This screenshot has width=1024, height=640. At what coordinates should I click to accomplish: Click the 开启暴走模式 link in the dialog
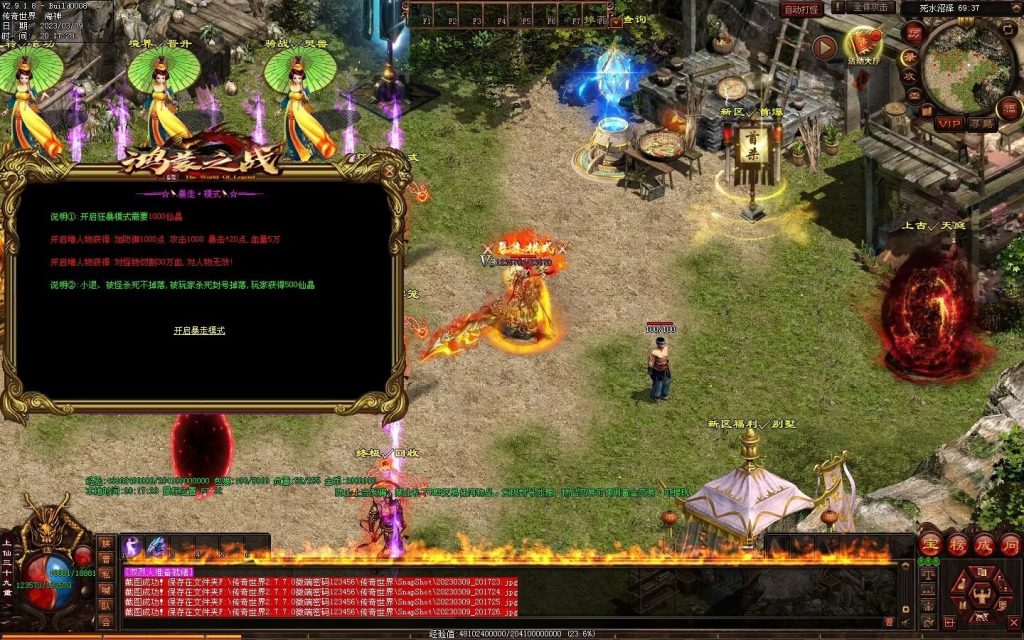pyautogui.click(x=200, y=330)
